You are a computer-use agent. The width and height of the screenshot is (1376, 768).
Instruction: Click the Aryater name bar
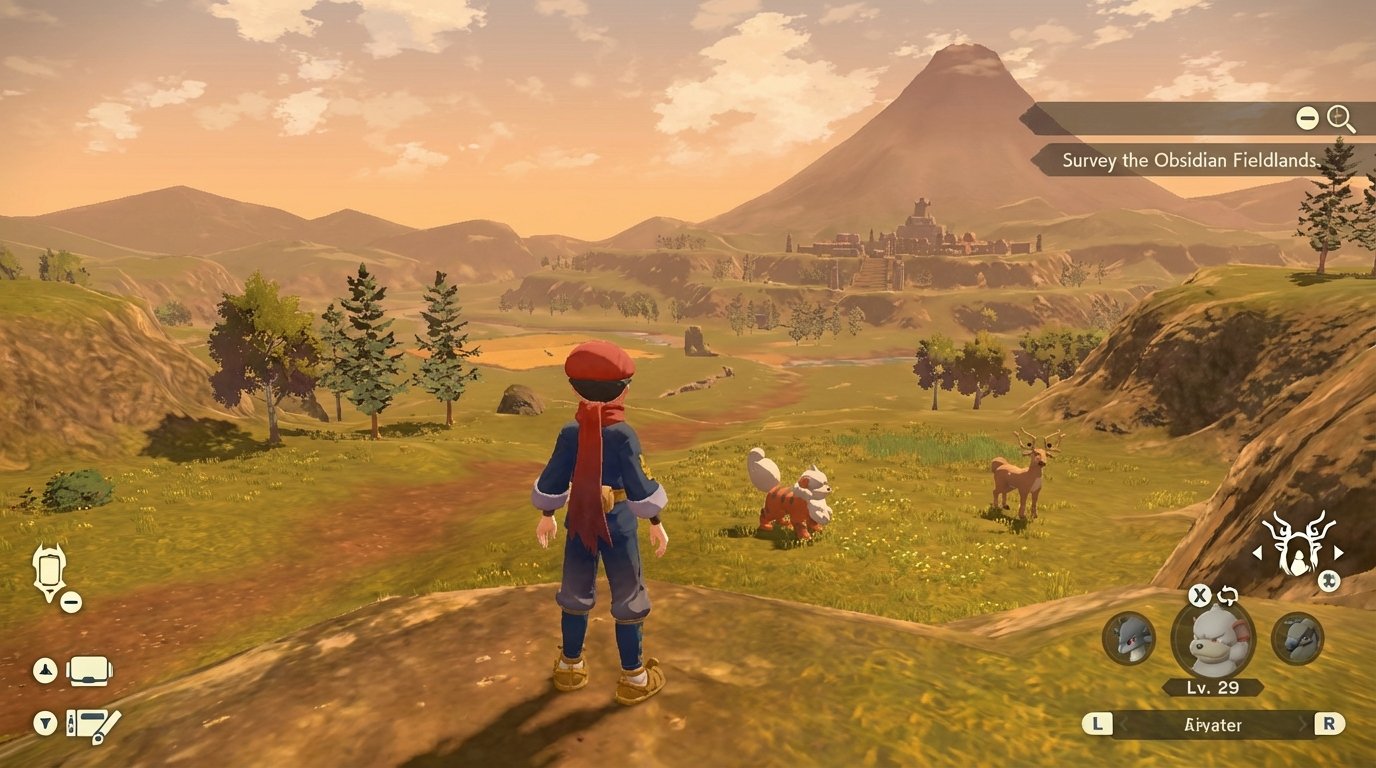1212,724
